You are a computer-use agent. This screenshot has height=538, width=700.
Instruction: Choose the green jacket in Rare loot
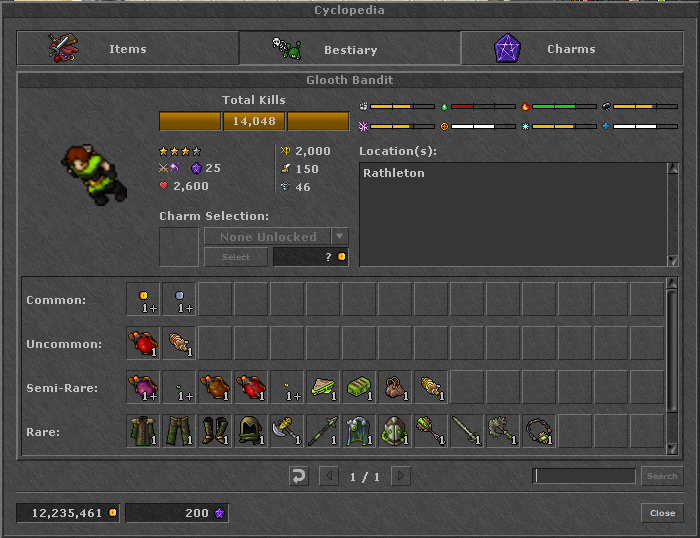pos(144,432)
